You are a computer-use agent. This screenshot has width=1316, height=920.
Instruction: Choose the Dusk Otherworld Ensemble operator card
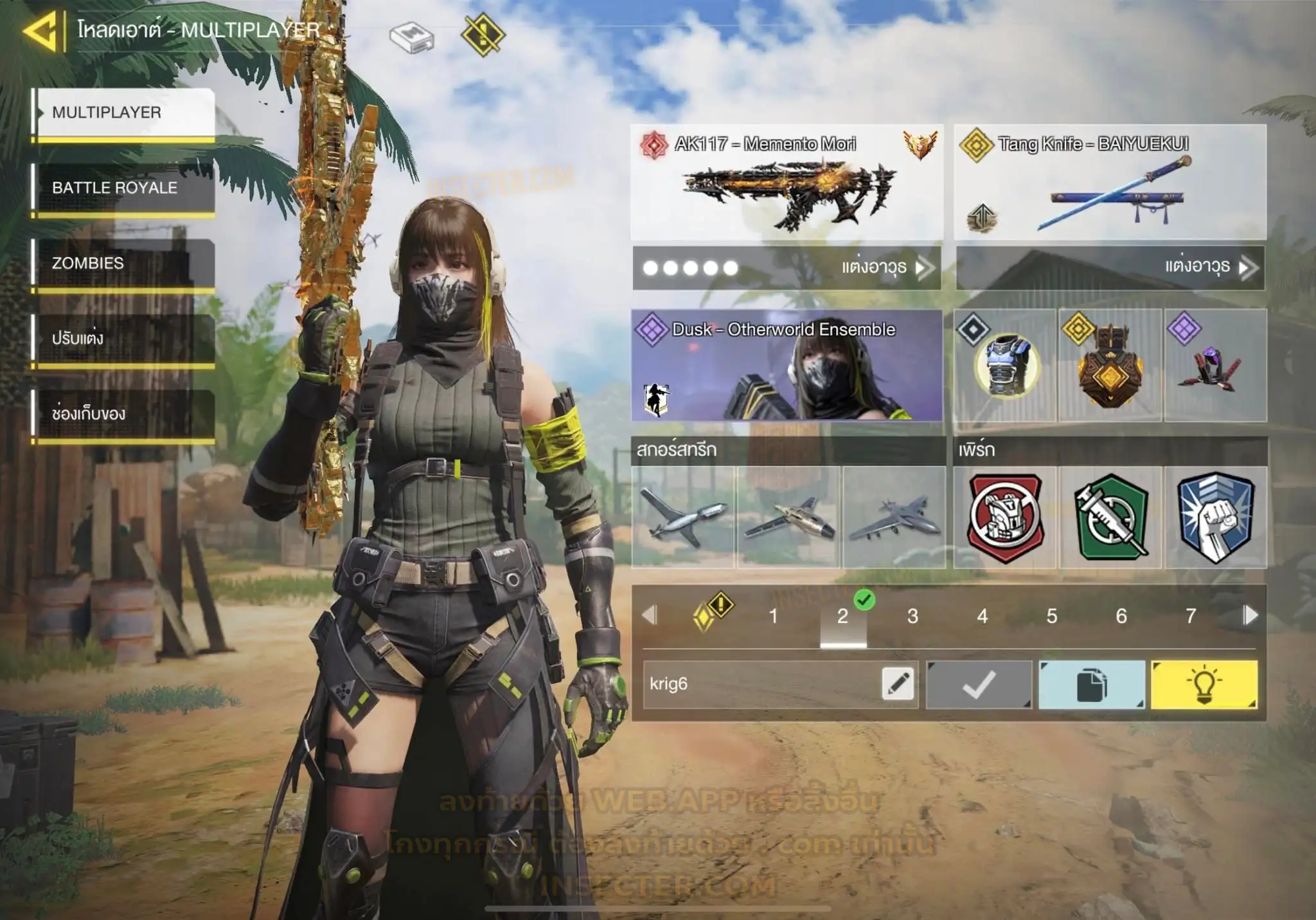(787, 366)
